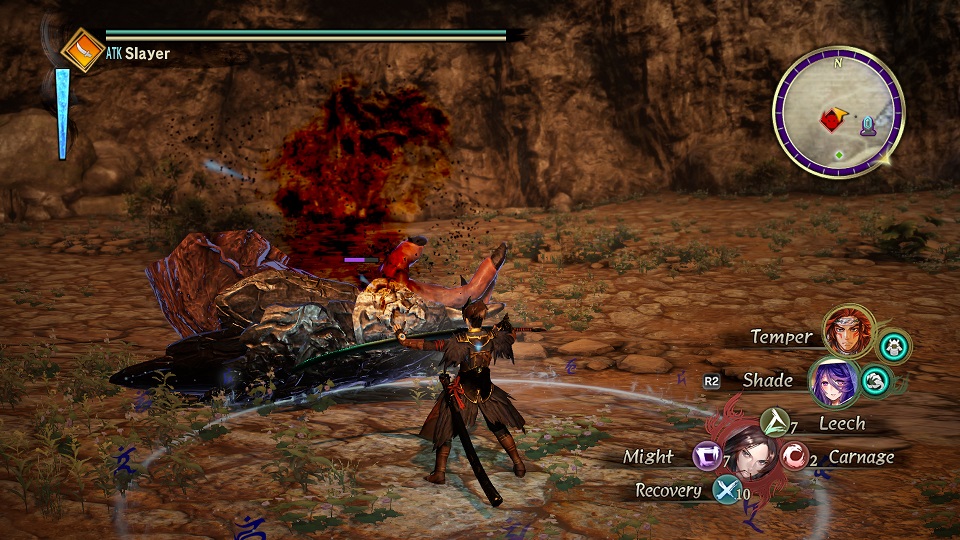The width and height of the screenshot is (960, 540).
Task: Click the red oni marker on the minimap
Action: pyautogui.click(x=831, y=121)
